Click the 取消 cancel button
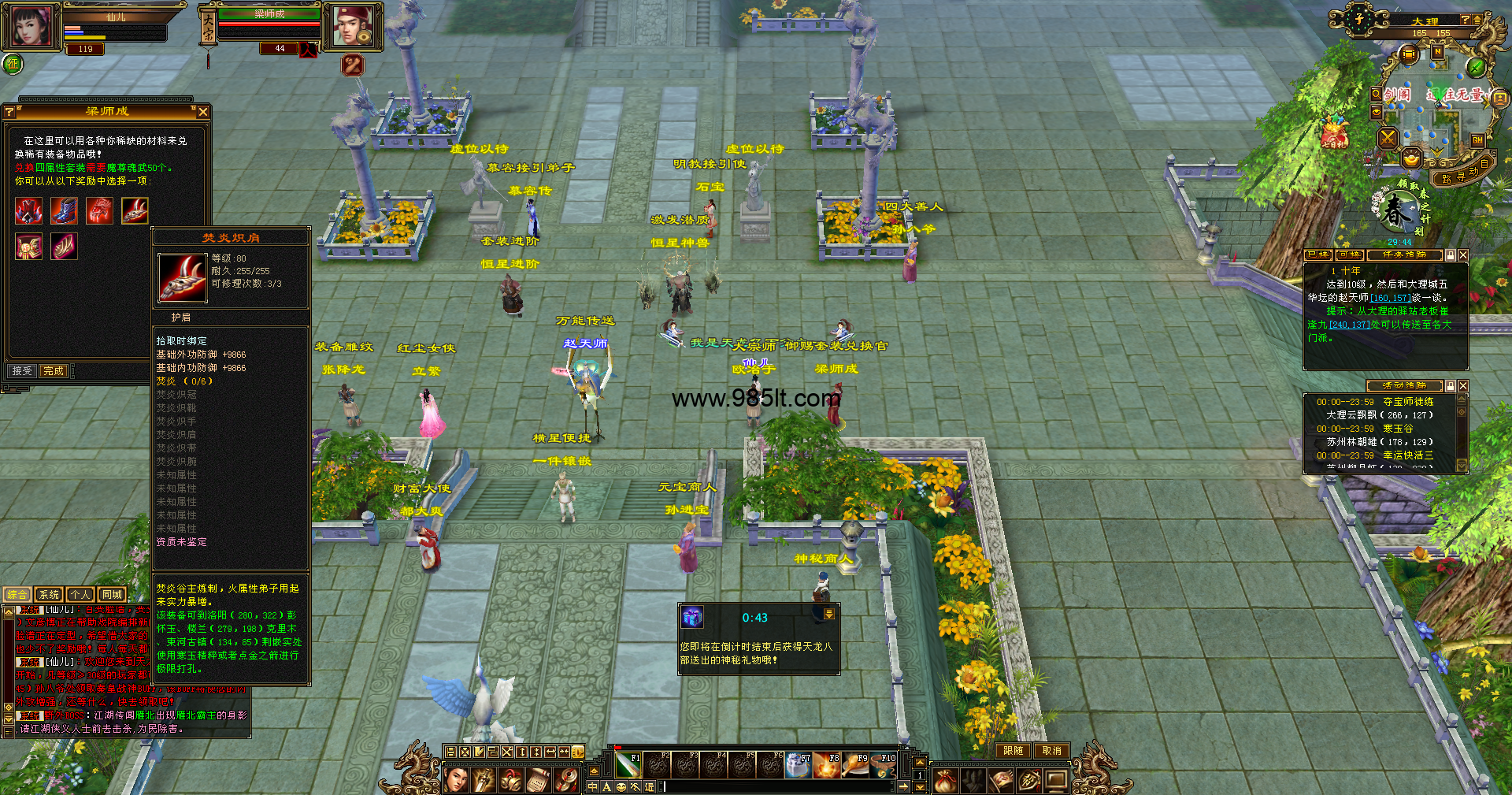This screenshot has height=795, width=1512. [x=1052, y=751]
